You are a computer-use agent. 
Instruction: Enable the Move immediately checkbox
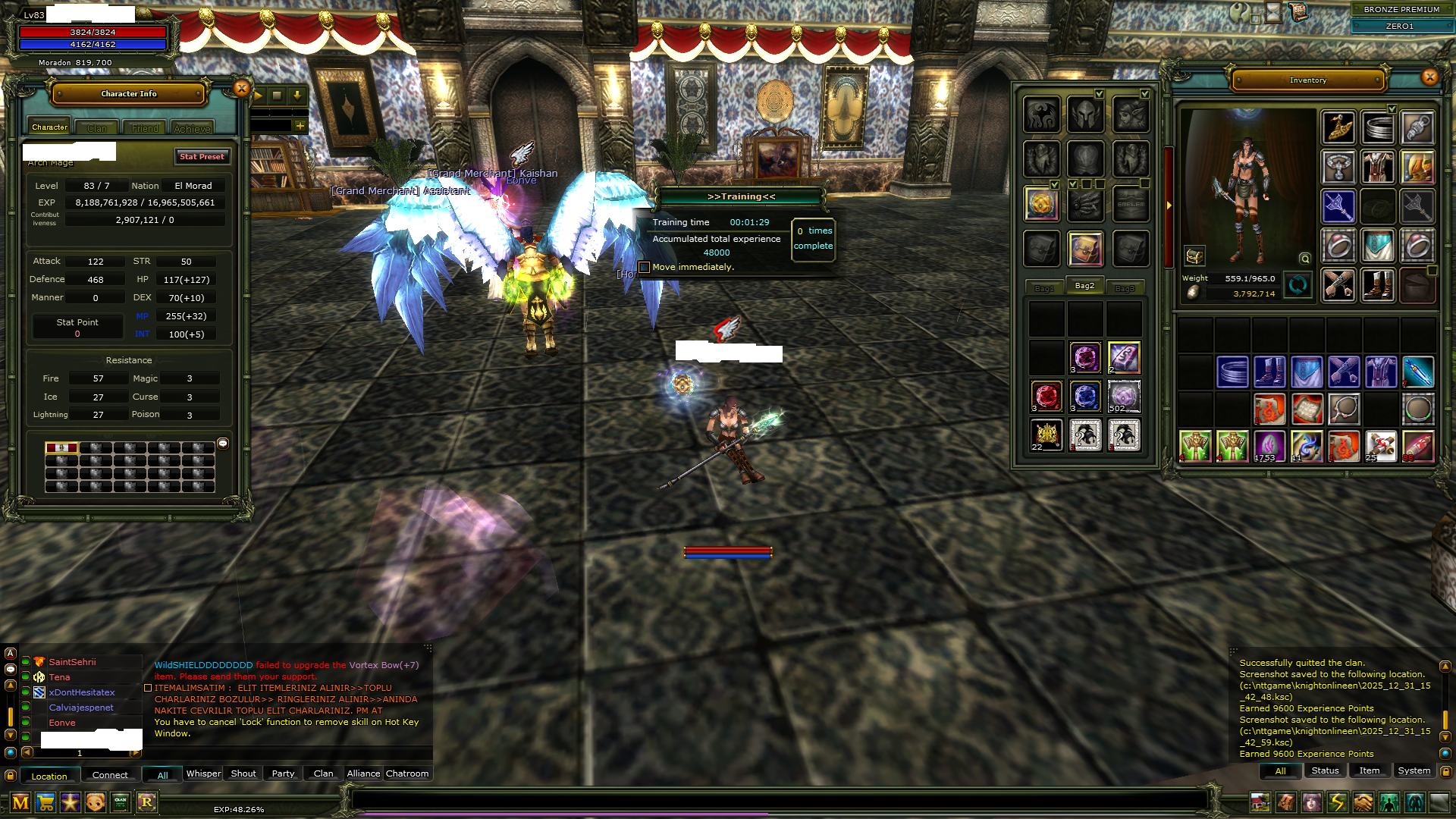coord(644,267)
